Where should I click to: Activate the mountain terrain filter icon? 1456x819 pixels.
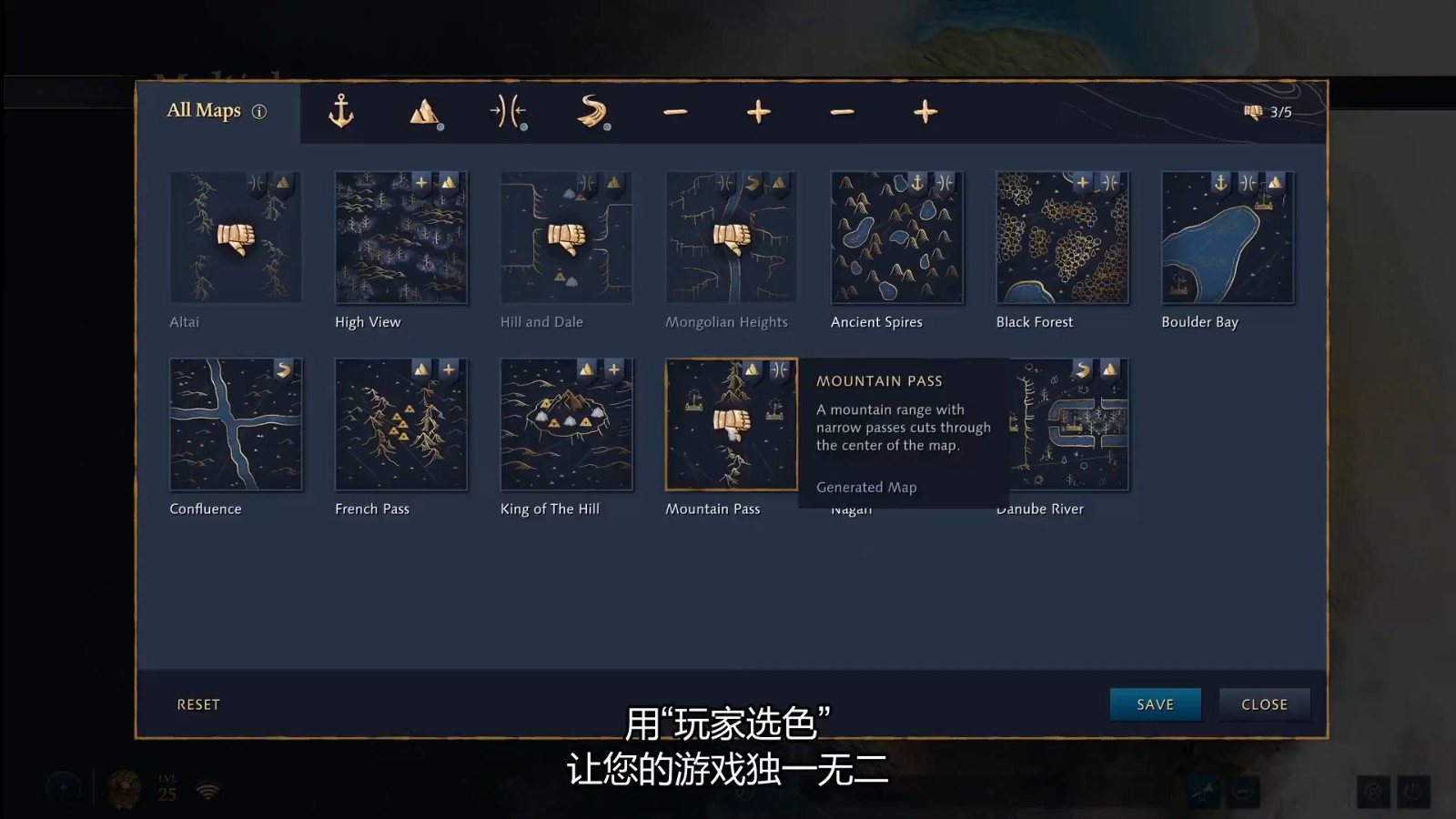425,111
